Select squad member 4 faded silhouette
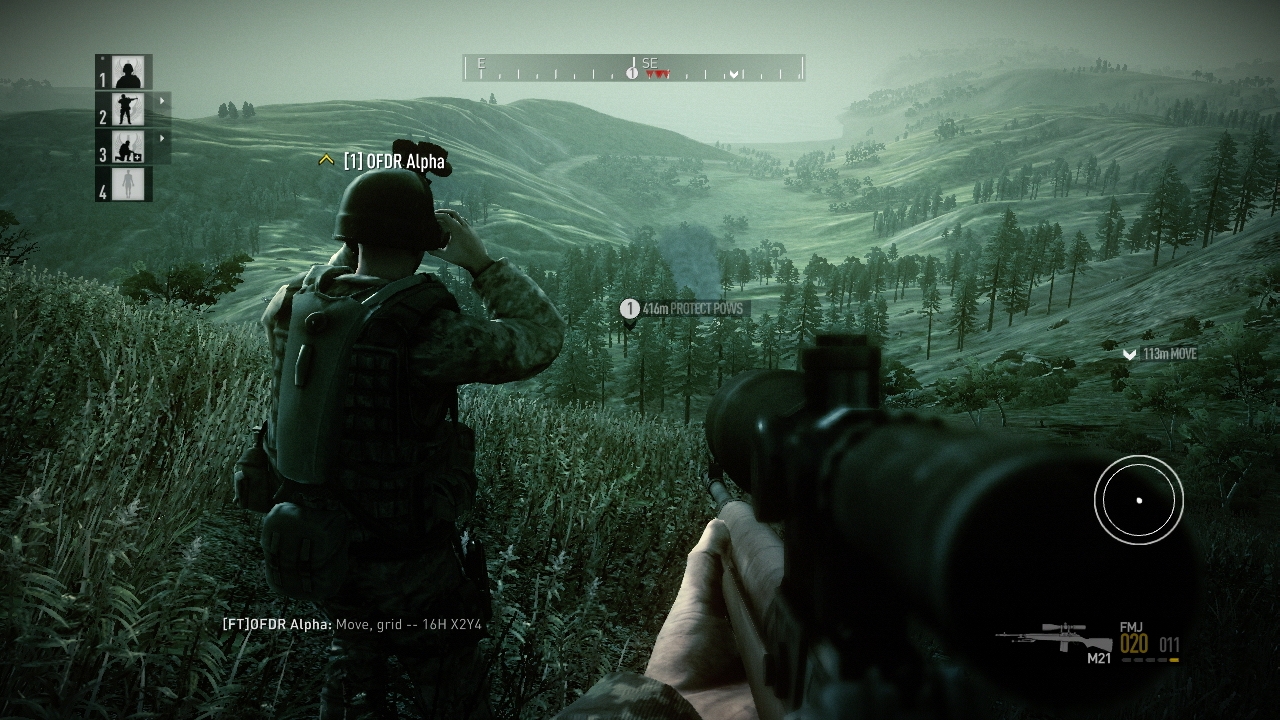This screenshot has height=720, width=1280. pyautogui.click(x=128, y=184)
